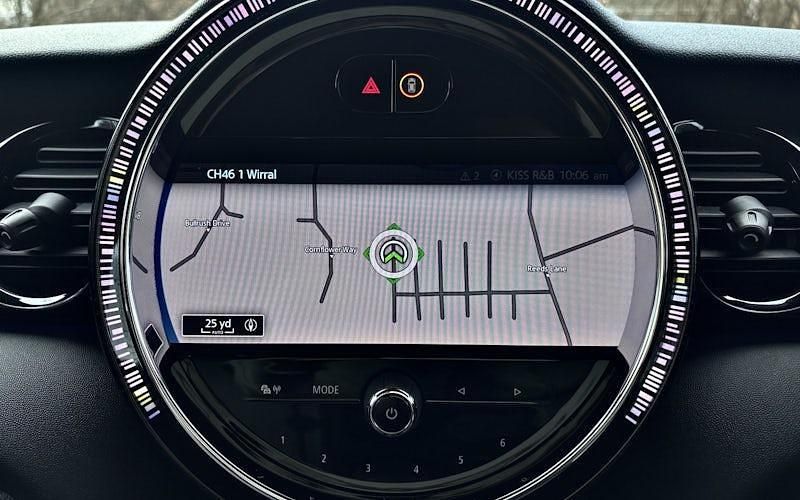Tap preset button 5

461,460
